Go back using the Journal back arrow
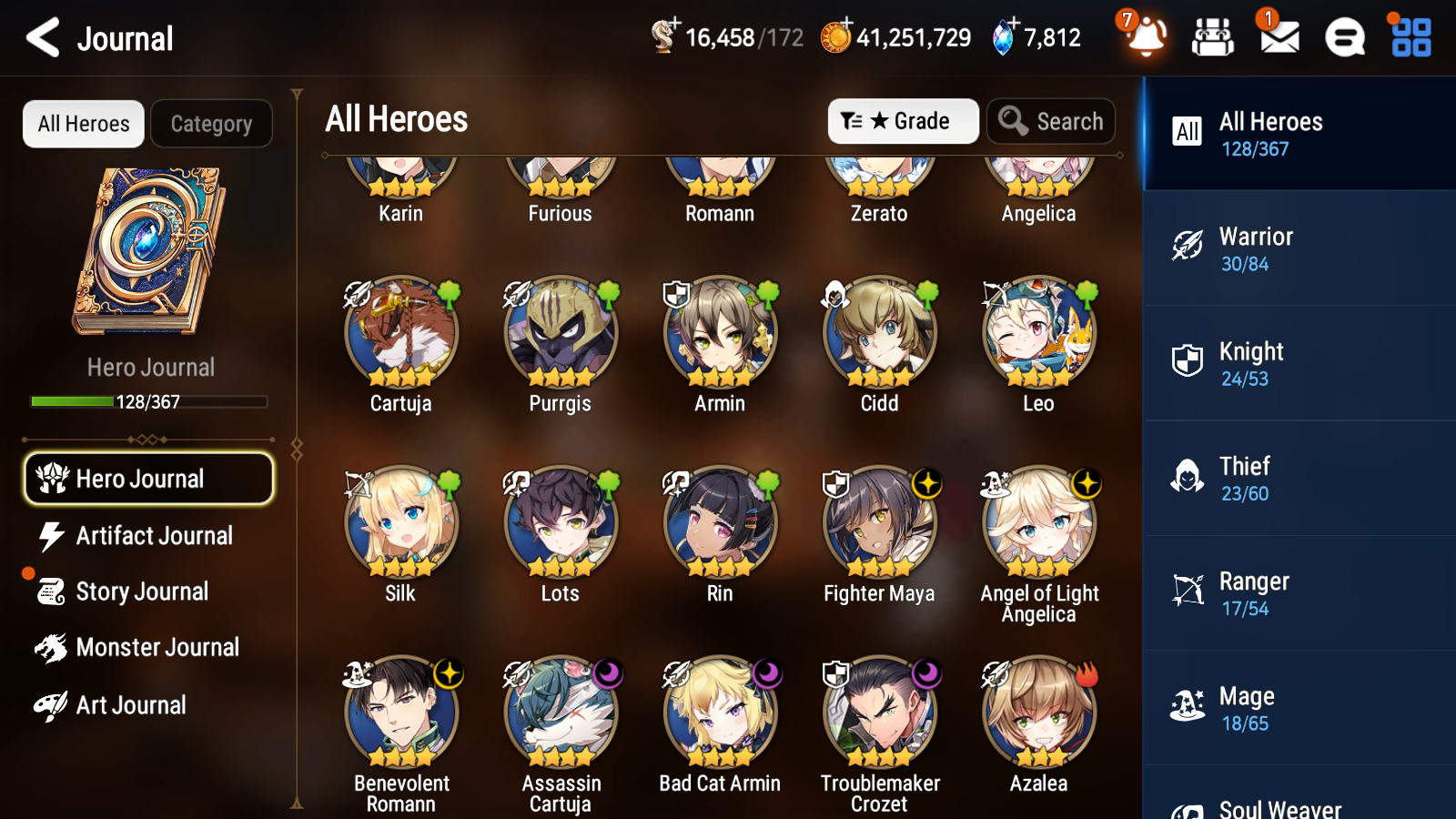 click(41, 37)
